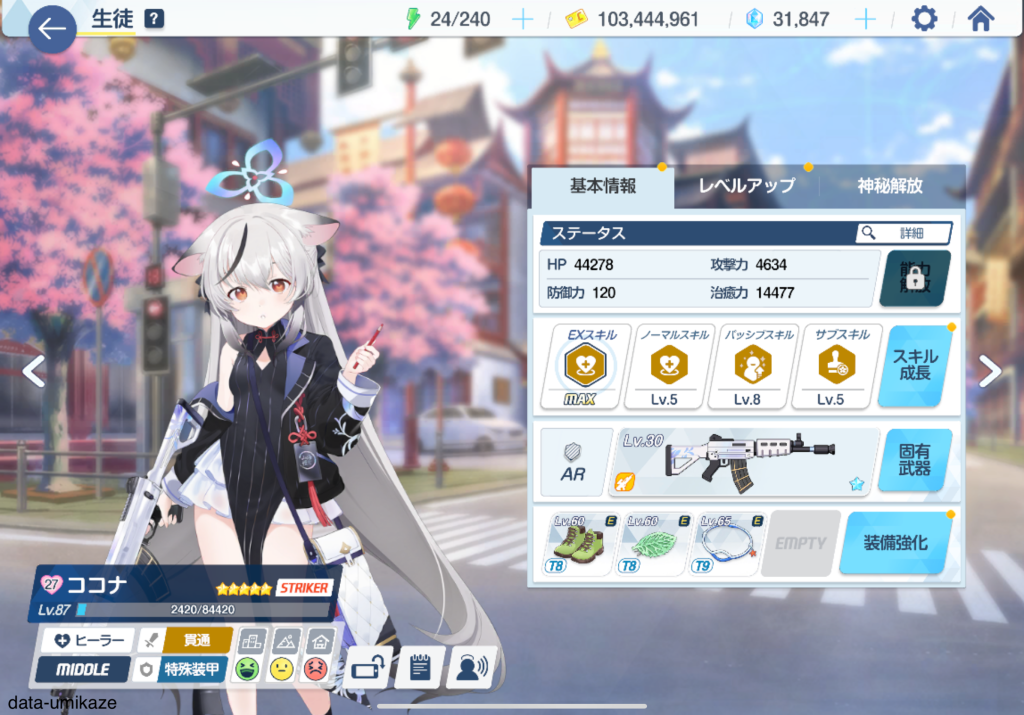Return to the home screen
The height and width of the screenshot is (715, 1024).
[x=981, y=19]
